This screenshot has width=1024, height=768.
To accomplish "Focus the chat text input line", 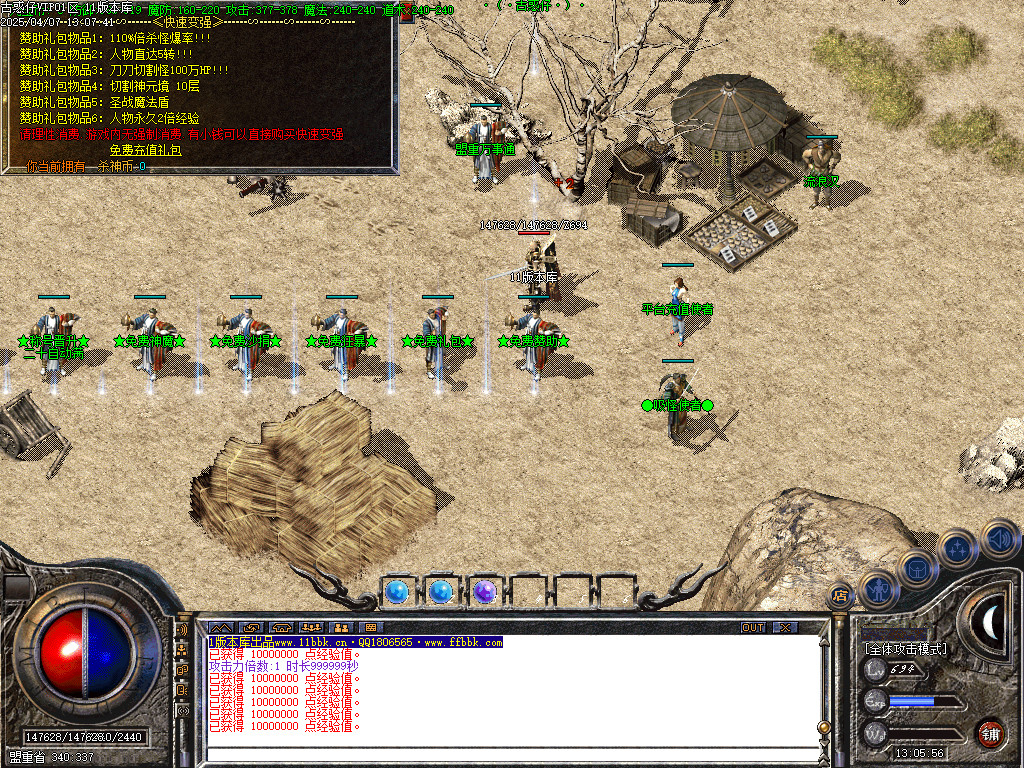I will click(500, 755).
